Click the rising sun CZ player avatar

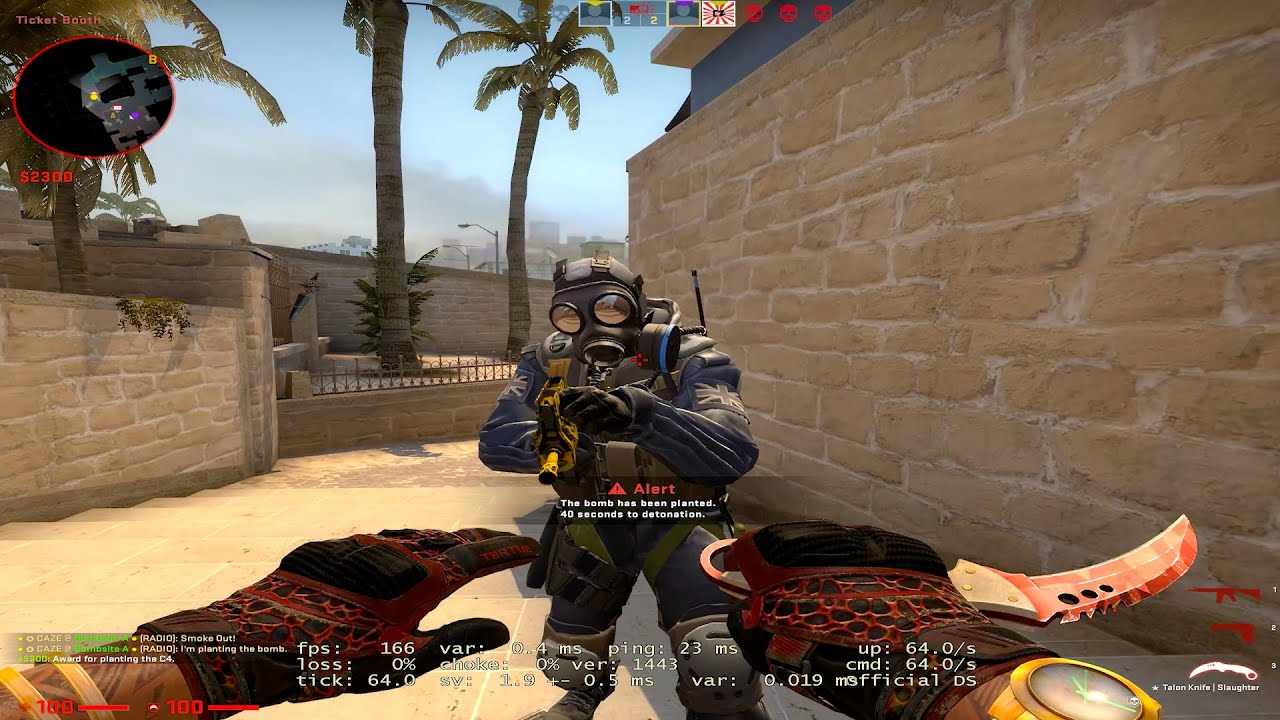tap(718, 13)
